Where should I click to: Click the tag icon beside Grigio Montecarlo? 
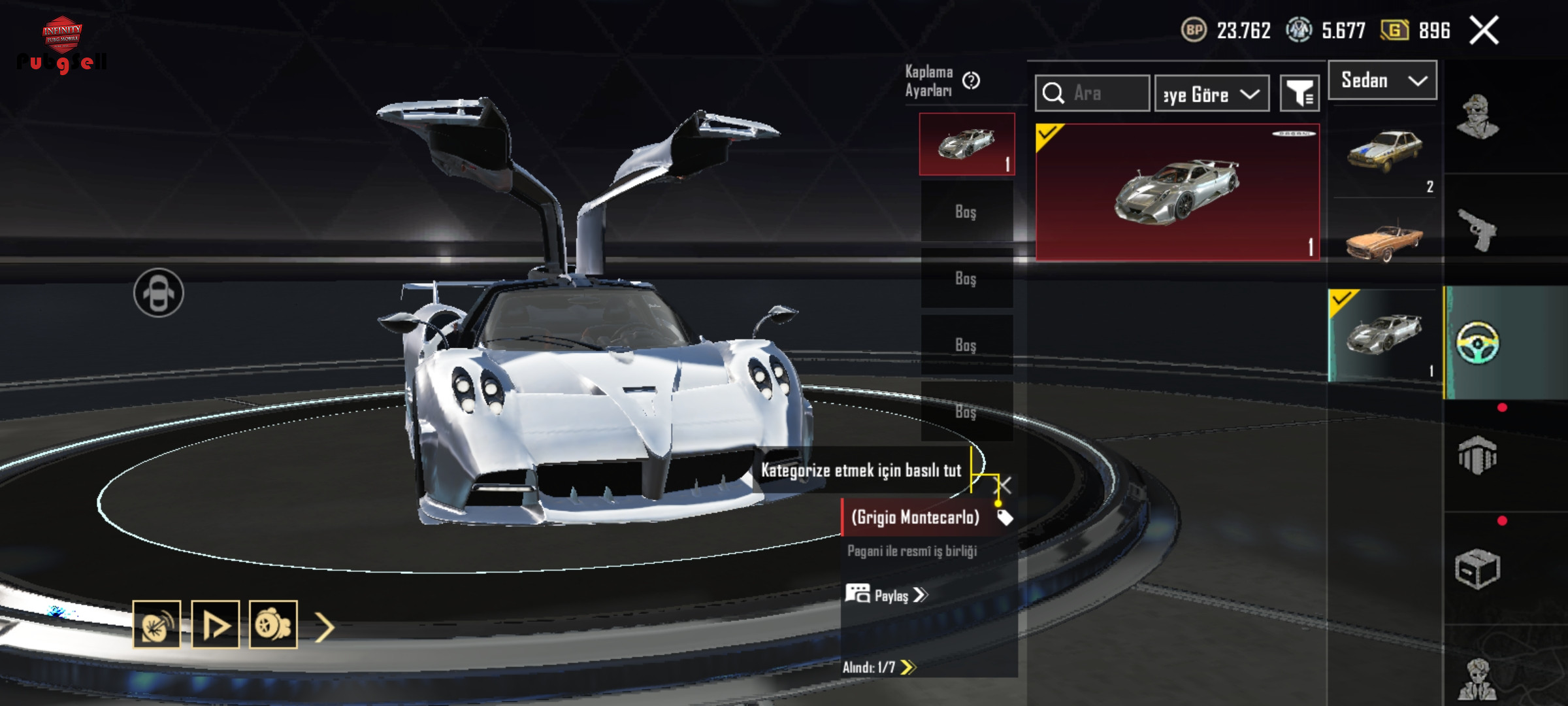coord(1005,518)
